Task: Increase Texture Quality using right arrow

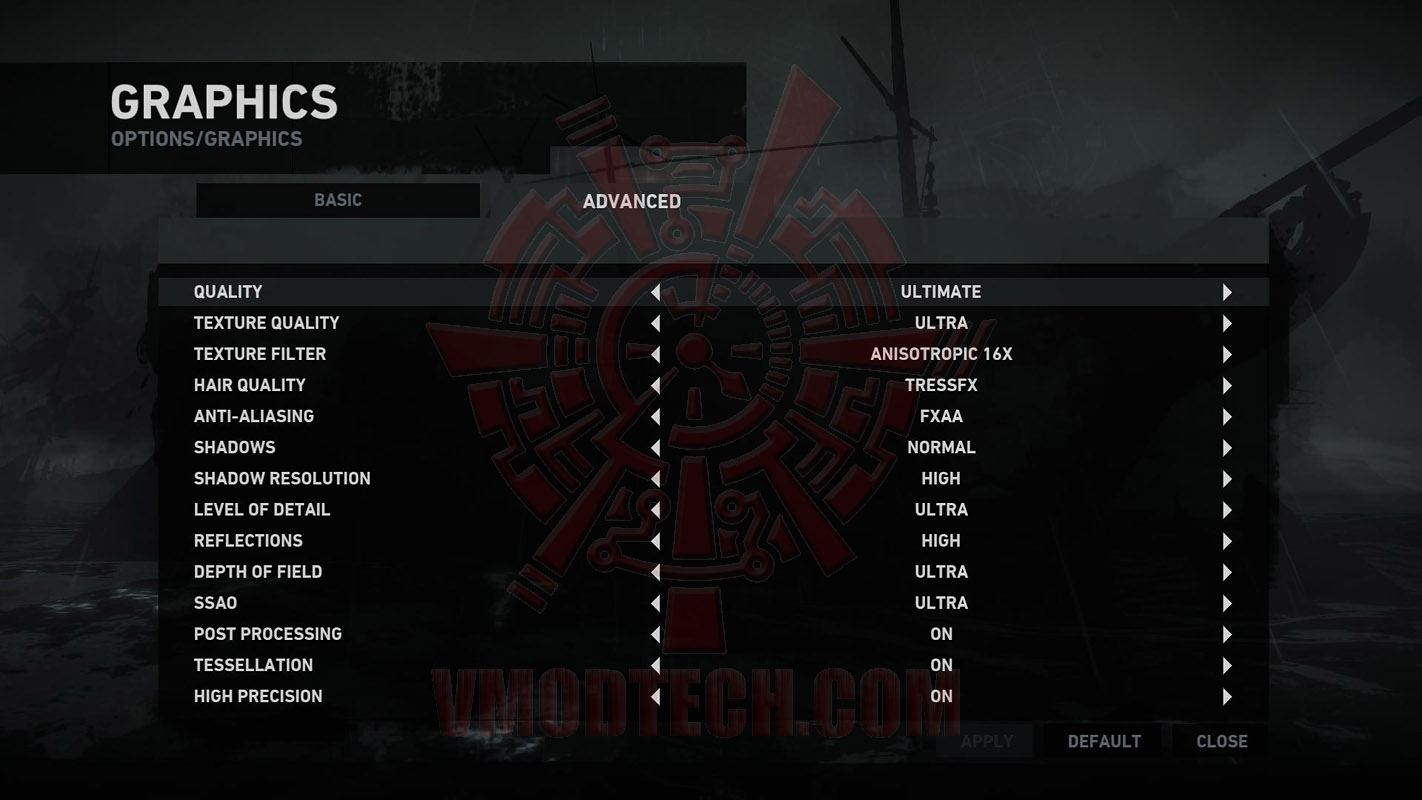Action: point(1227,324)
